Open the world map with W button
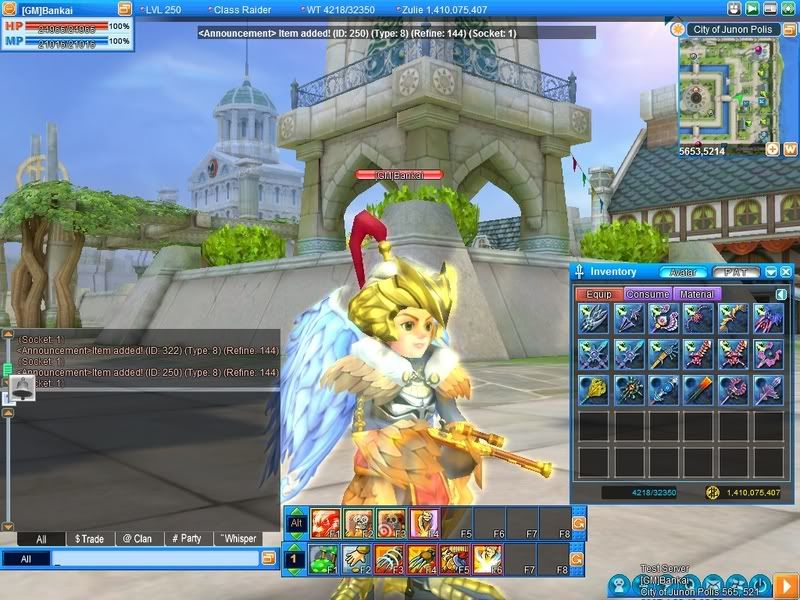 (x=789, y=149)
